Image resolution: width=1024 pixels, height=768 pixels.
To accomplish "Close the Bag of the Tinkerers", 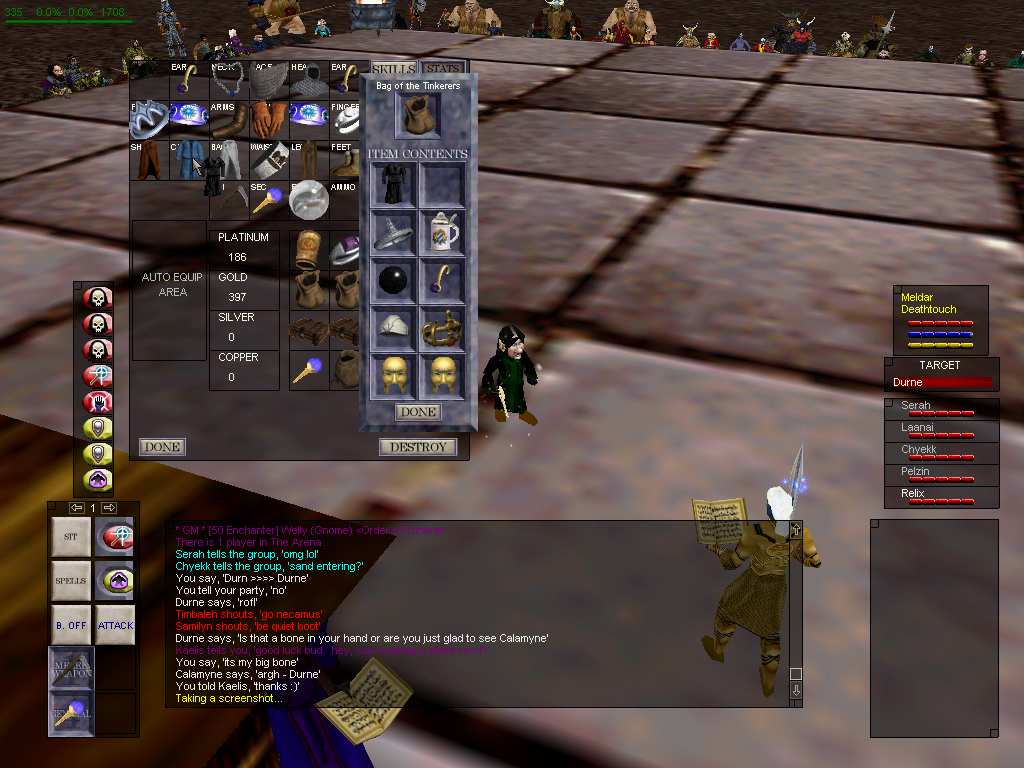I will [418, 412].
